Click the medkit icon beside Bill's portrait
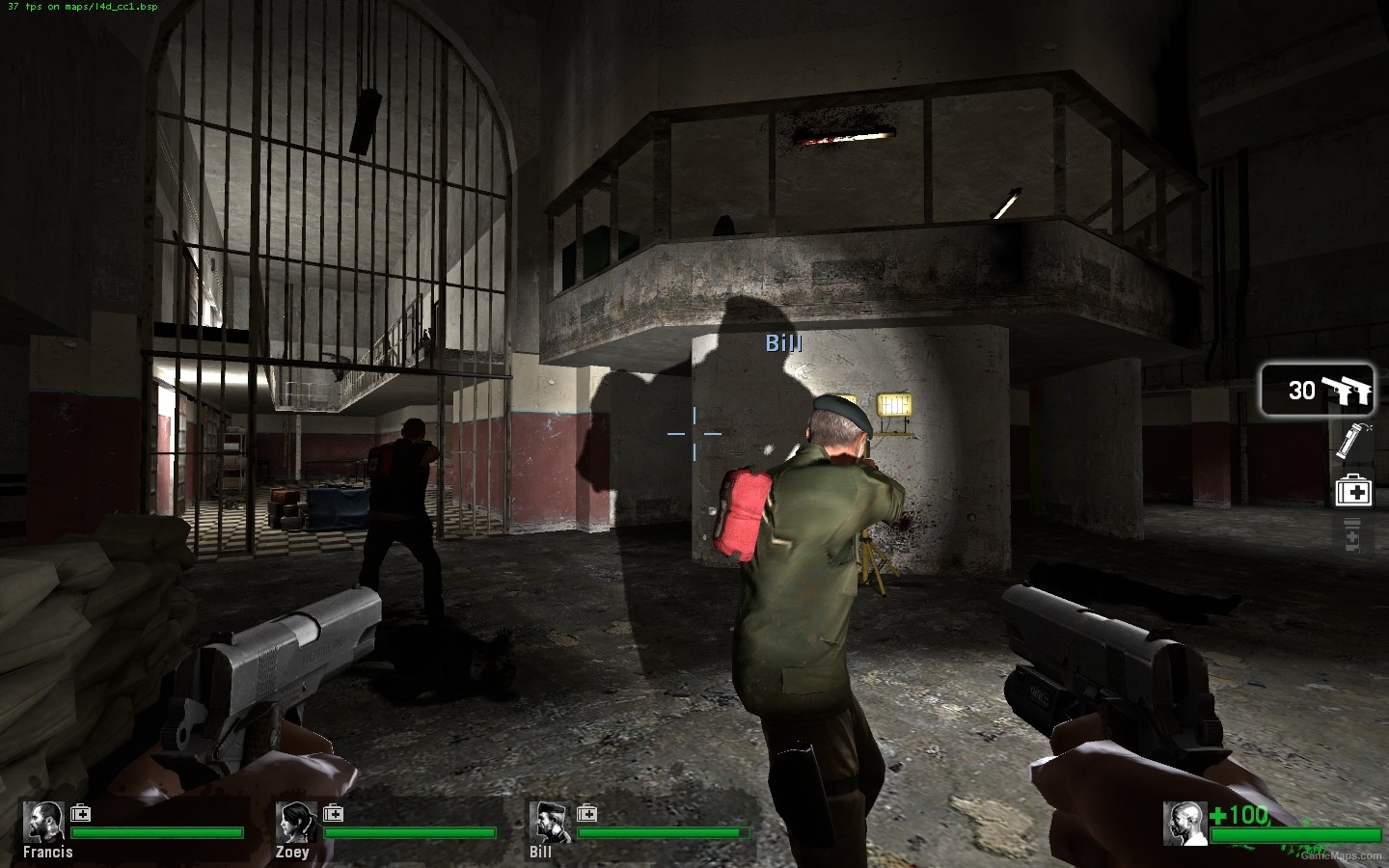Screen dimensions: 1389x868 (x=586, y=813)
